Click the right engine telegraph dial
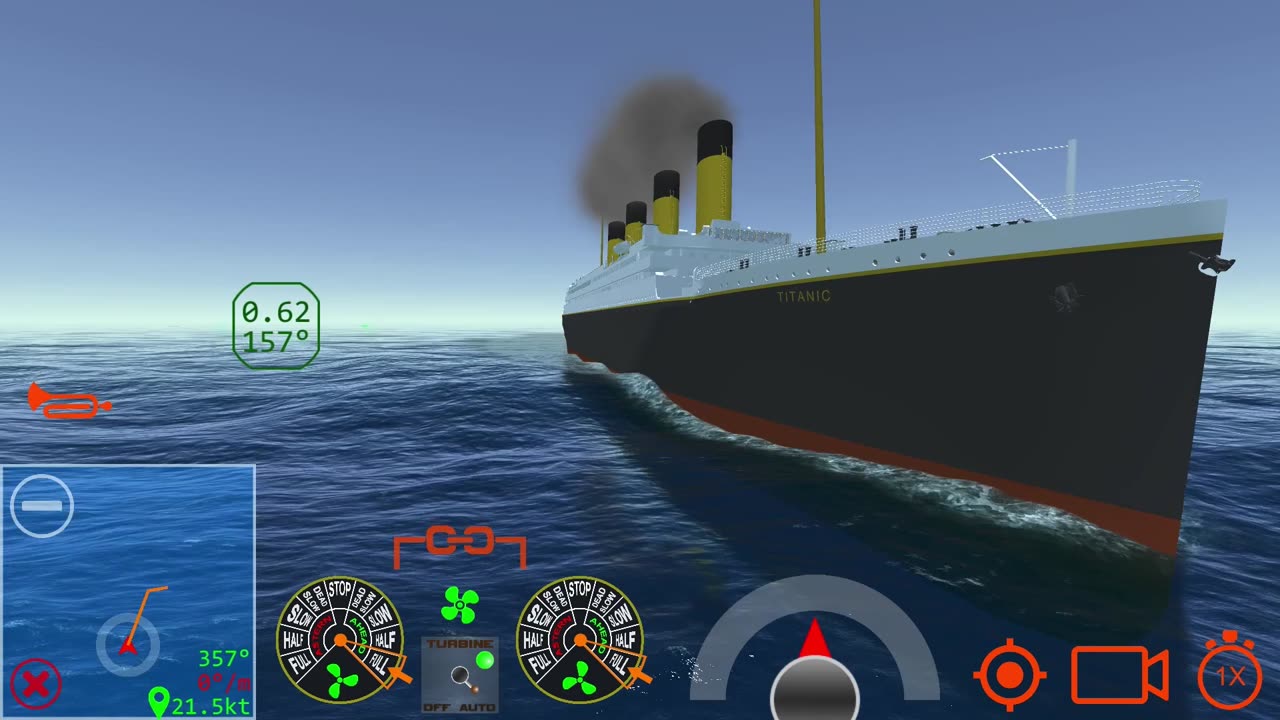This screenshot has width=1280, height=720. [x=580, y=640]
